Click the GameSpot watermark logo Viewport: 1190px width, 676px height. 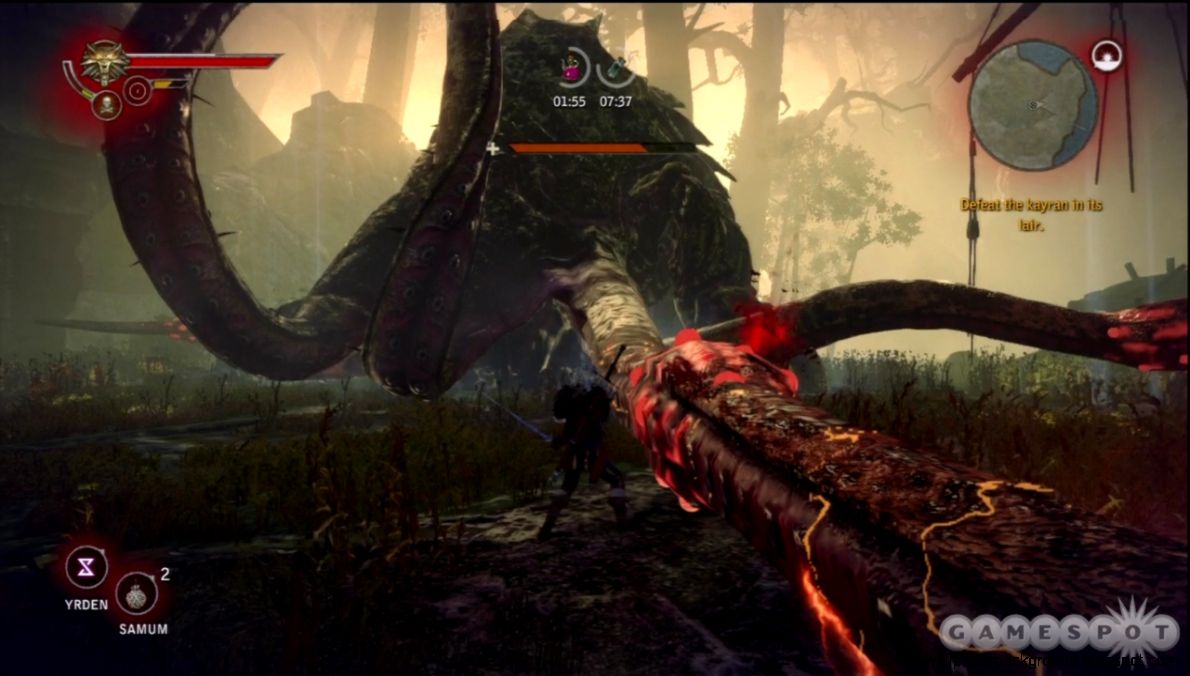(x=1059, y=632)
